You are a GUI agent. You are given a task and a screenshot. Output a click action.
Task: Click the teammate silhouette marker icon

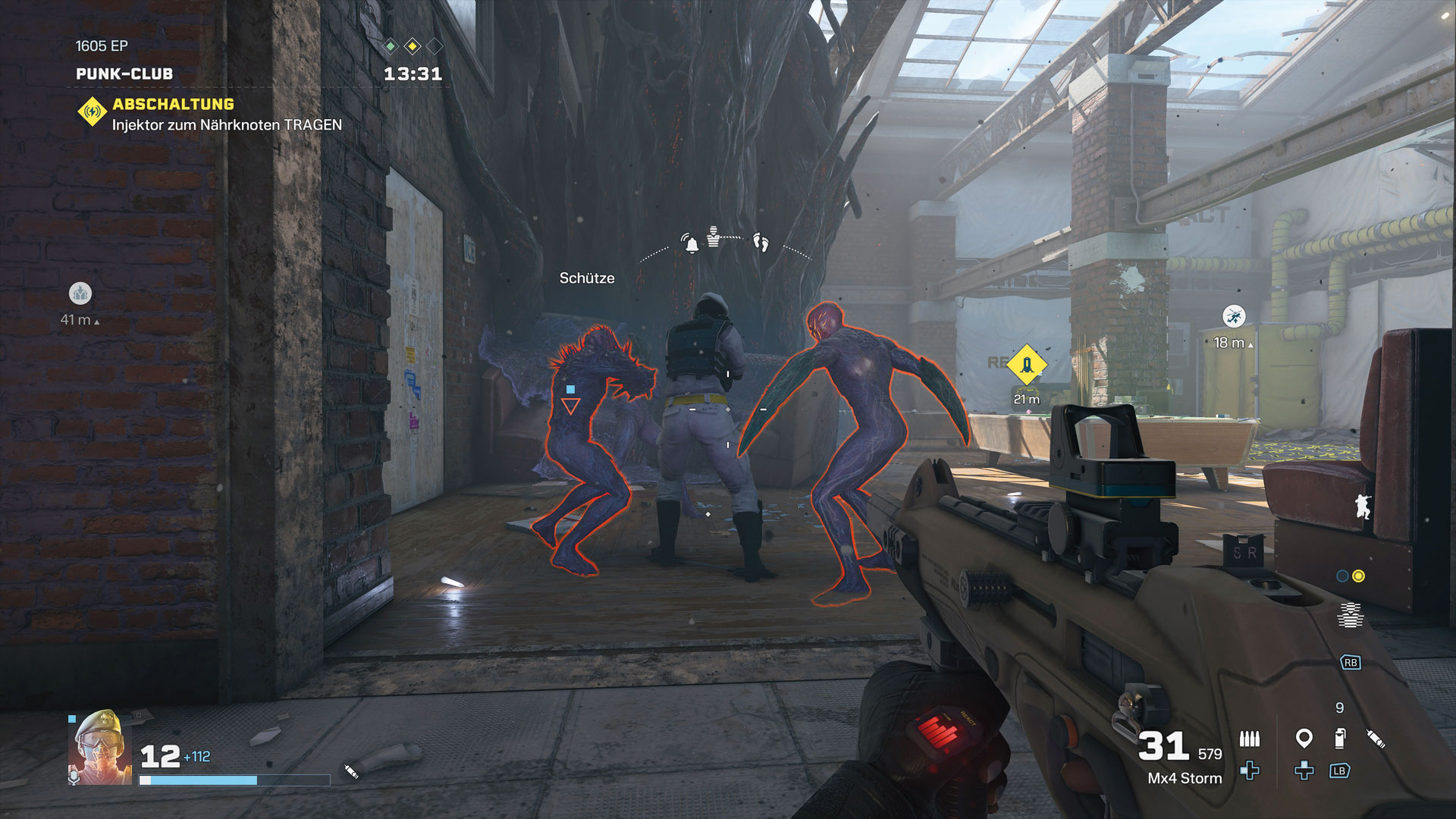1363,506
